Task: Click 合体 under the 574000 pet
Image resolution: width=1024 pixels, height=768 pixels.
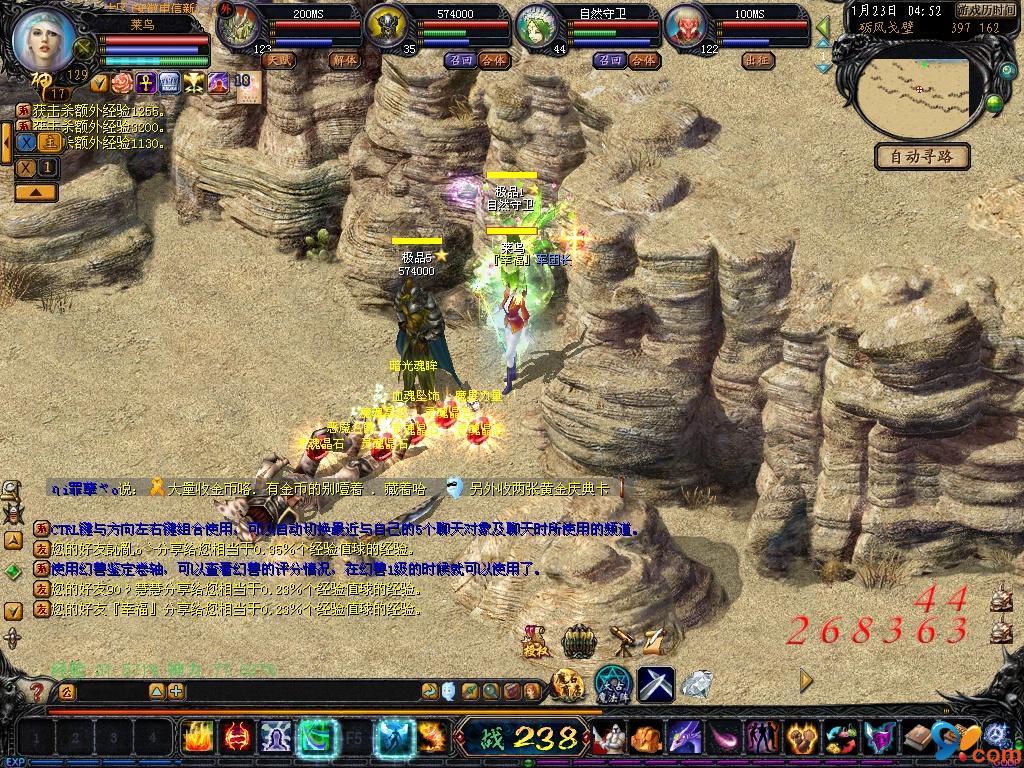Action: click(x=493, y=60)
